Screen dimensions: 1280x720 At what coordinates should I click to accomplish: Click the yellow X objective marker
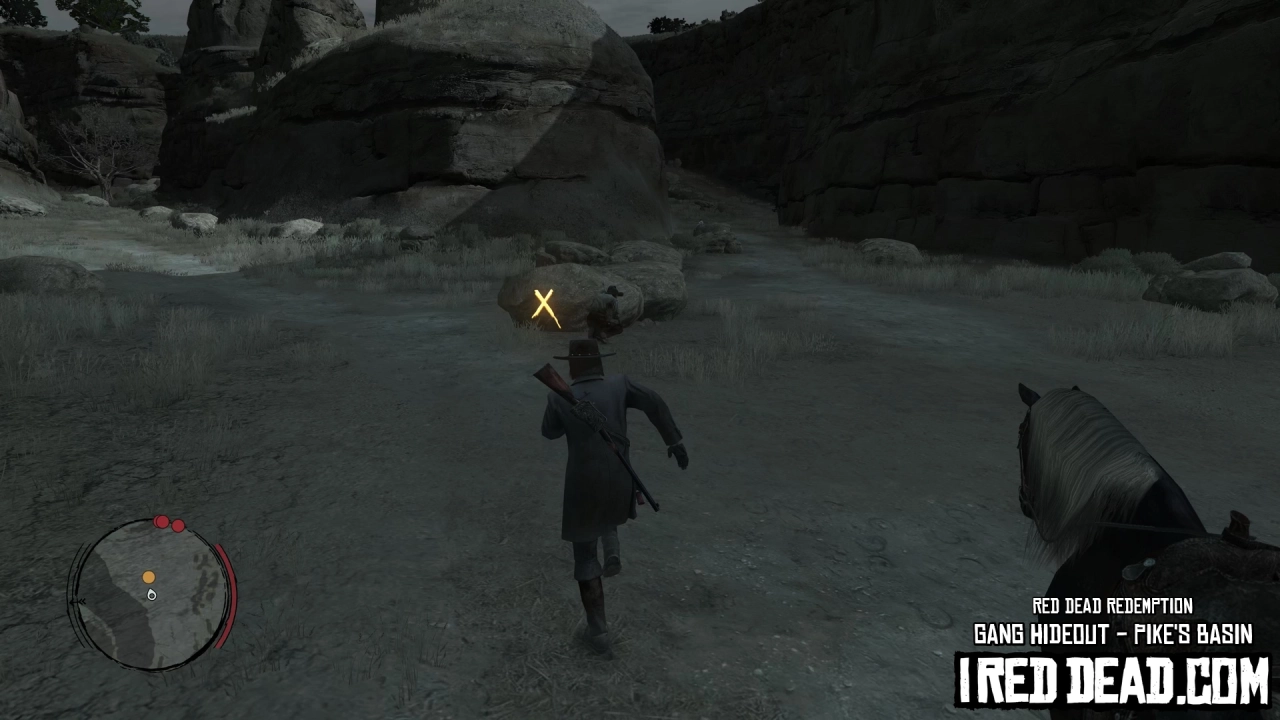(x=544, y=304)
